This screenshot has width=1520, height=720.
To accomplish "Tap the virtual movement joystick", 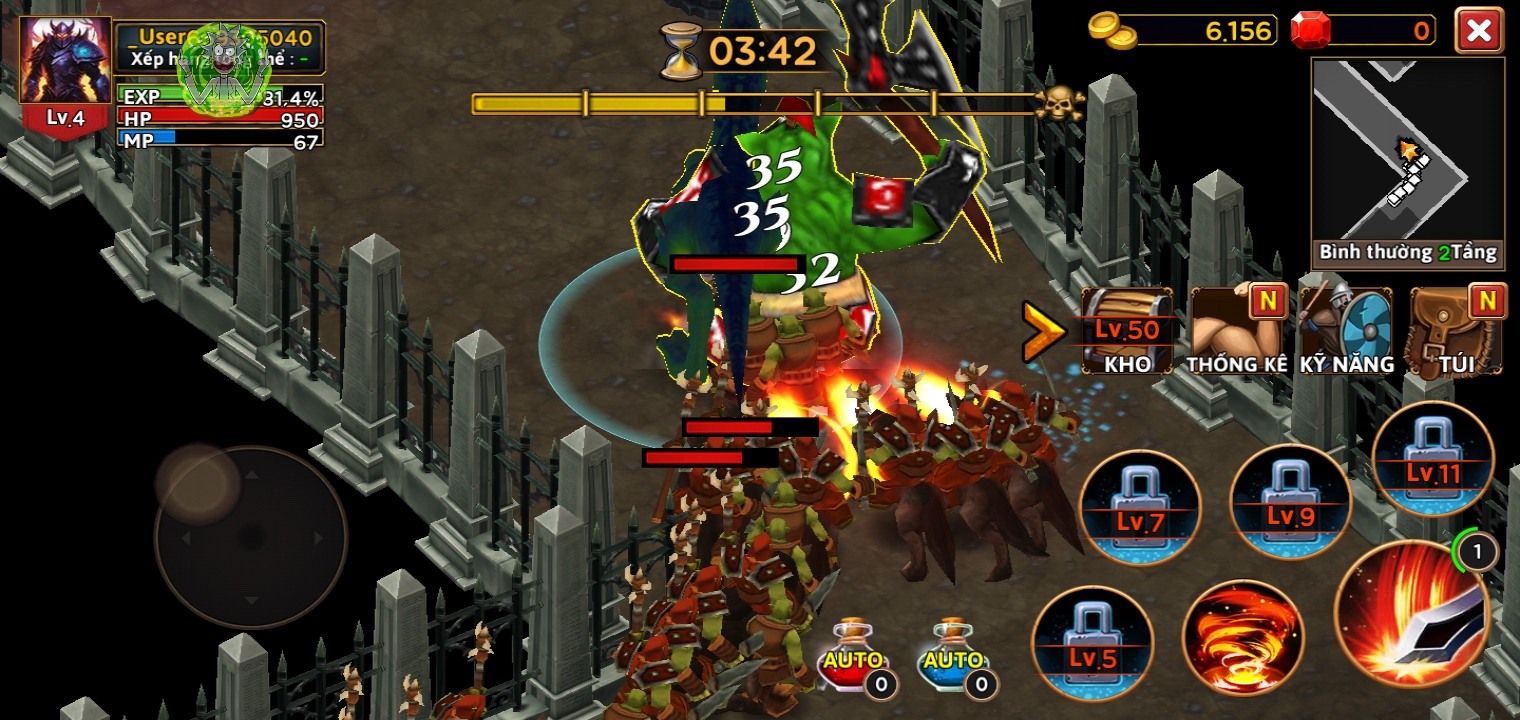I will click(x=251, y=537).
